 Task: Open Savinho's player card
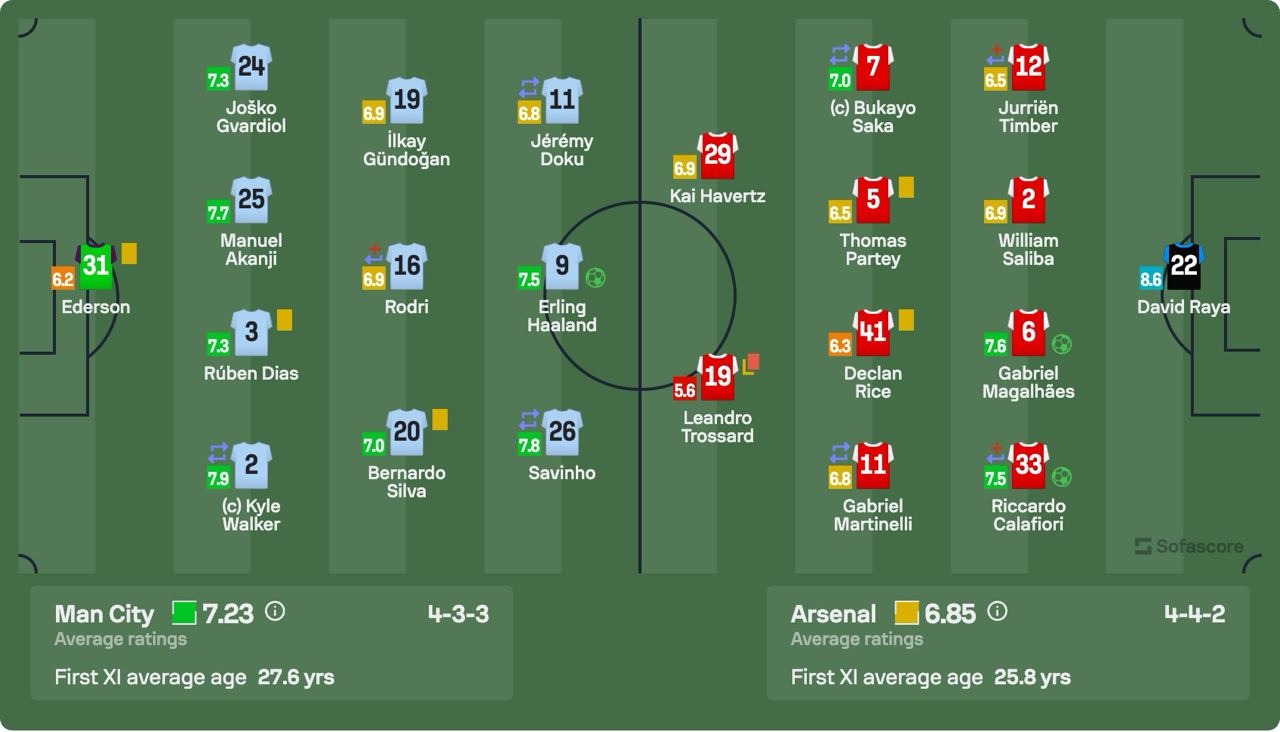tap(562, 432)
